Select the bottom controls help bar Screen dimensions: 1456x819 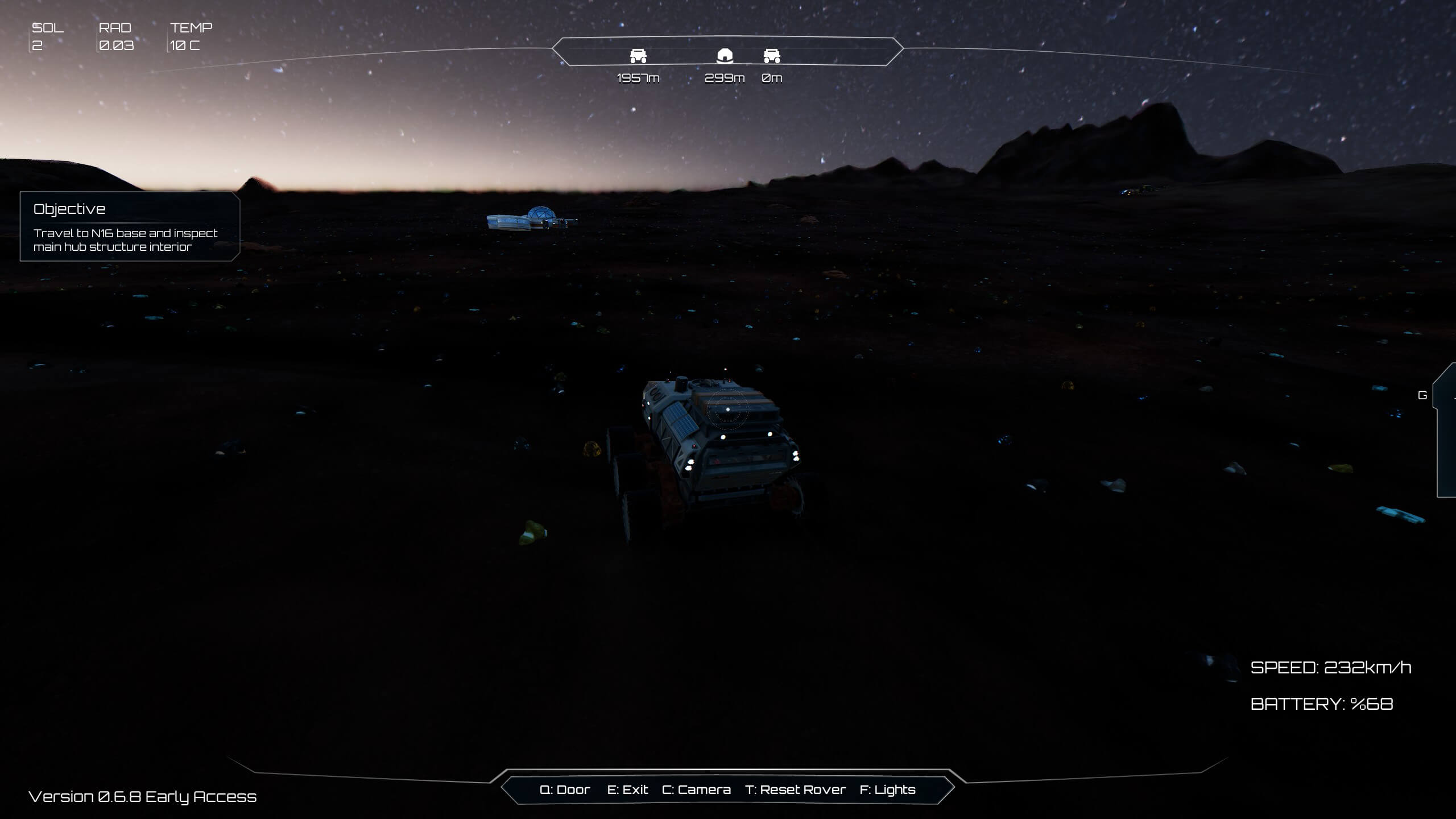coord(728,790)
